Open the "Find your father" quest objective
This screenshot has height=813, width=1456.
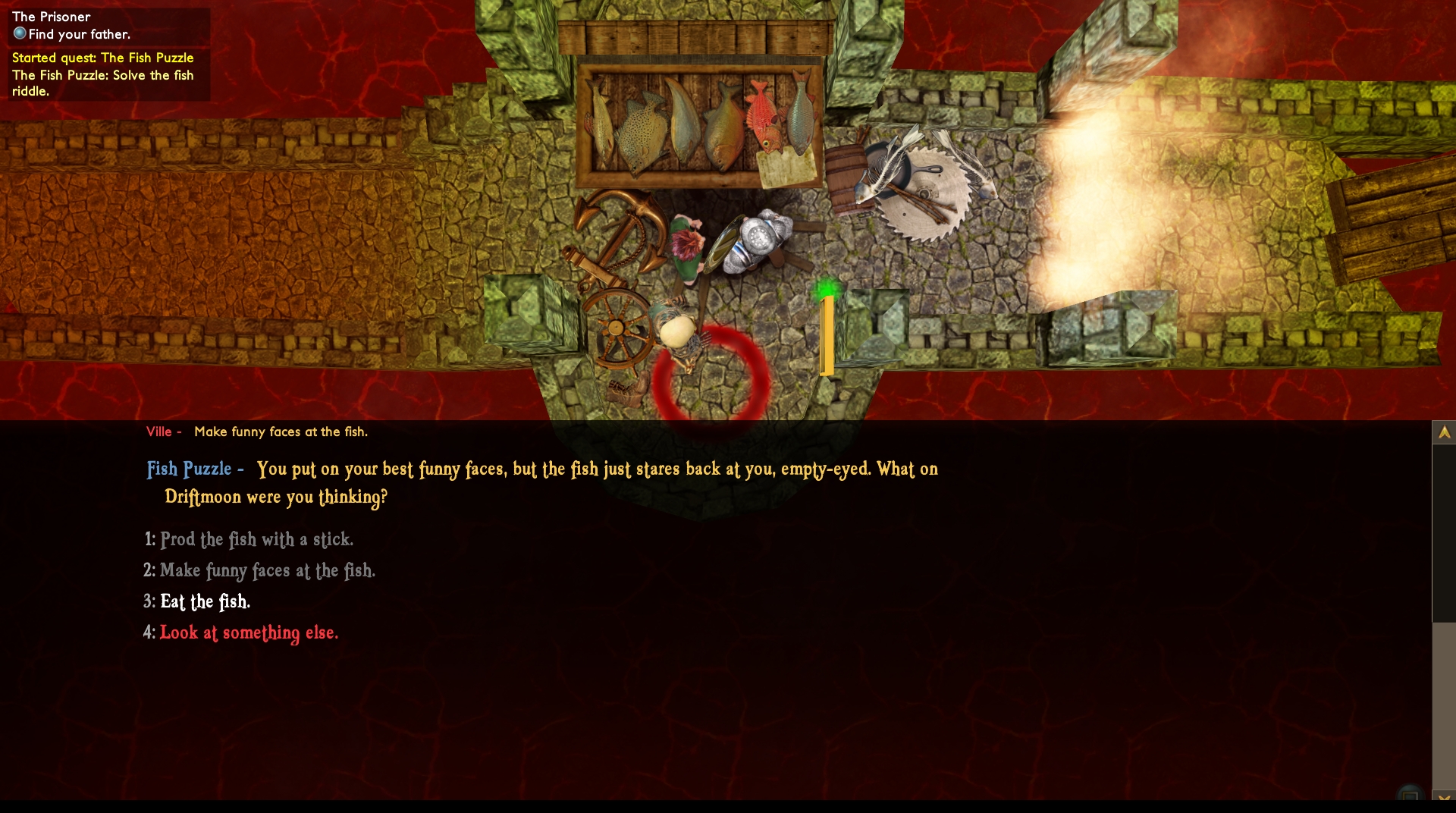79,34
